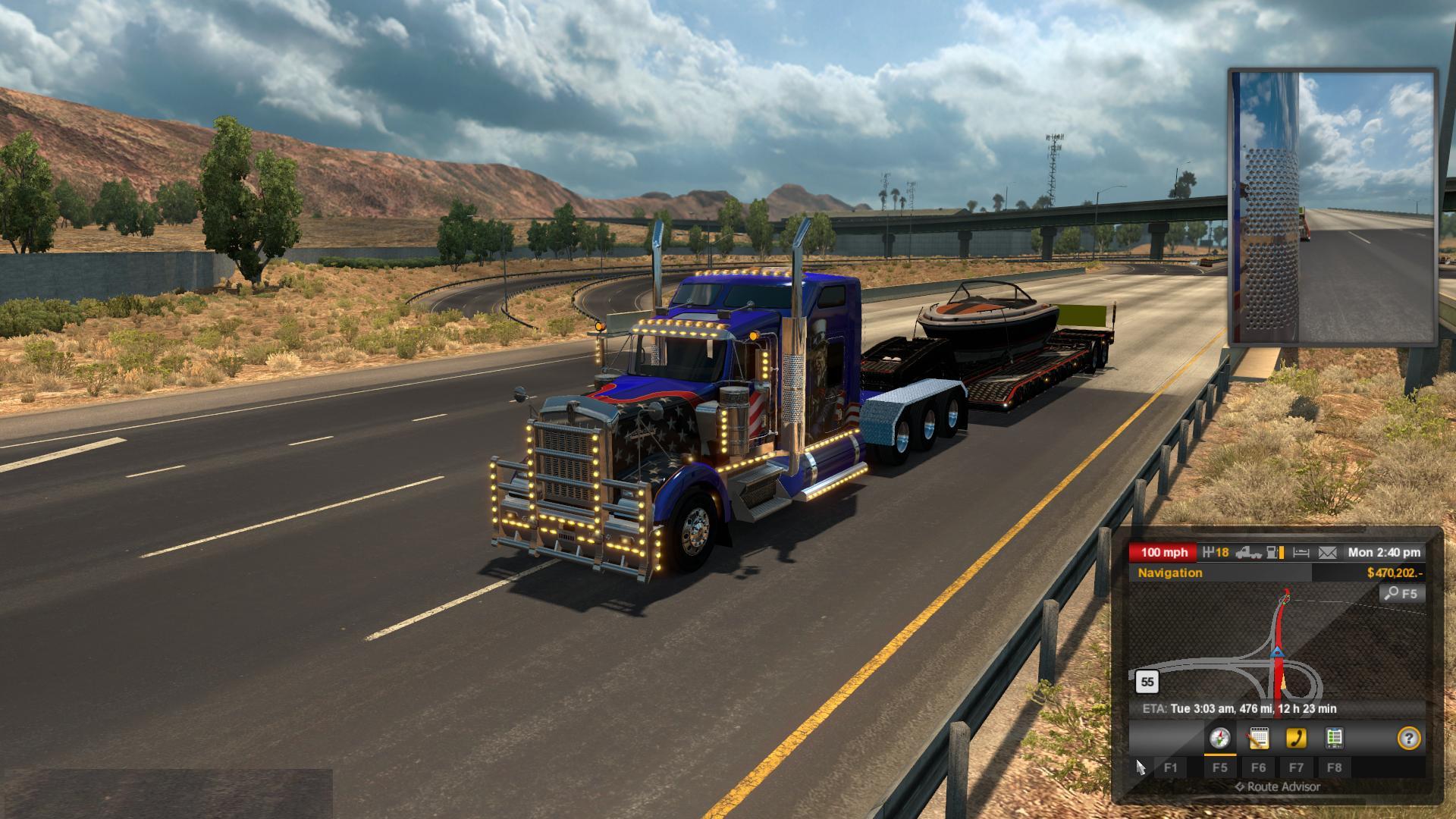The image size is (1456, 819).
Task: Click the bed rest indicator icon
Action: coord(1301,553)
